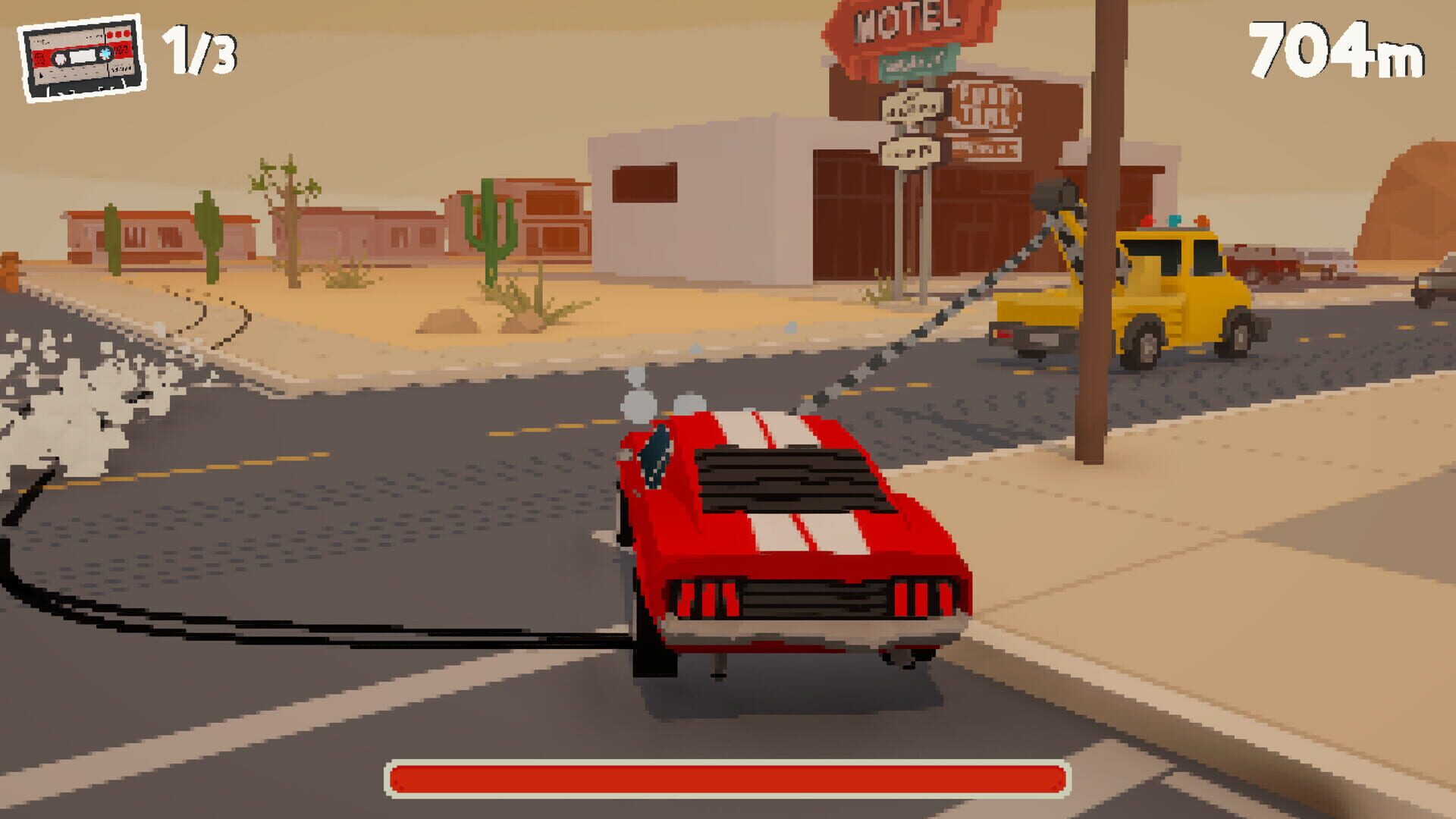Click the lower oval sign on the signpost
The image size is (1456, 819).
point(910,152)
